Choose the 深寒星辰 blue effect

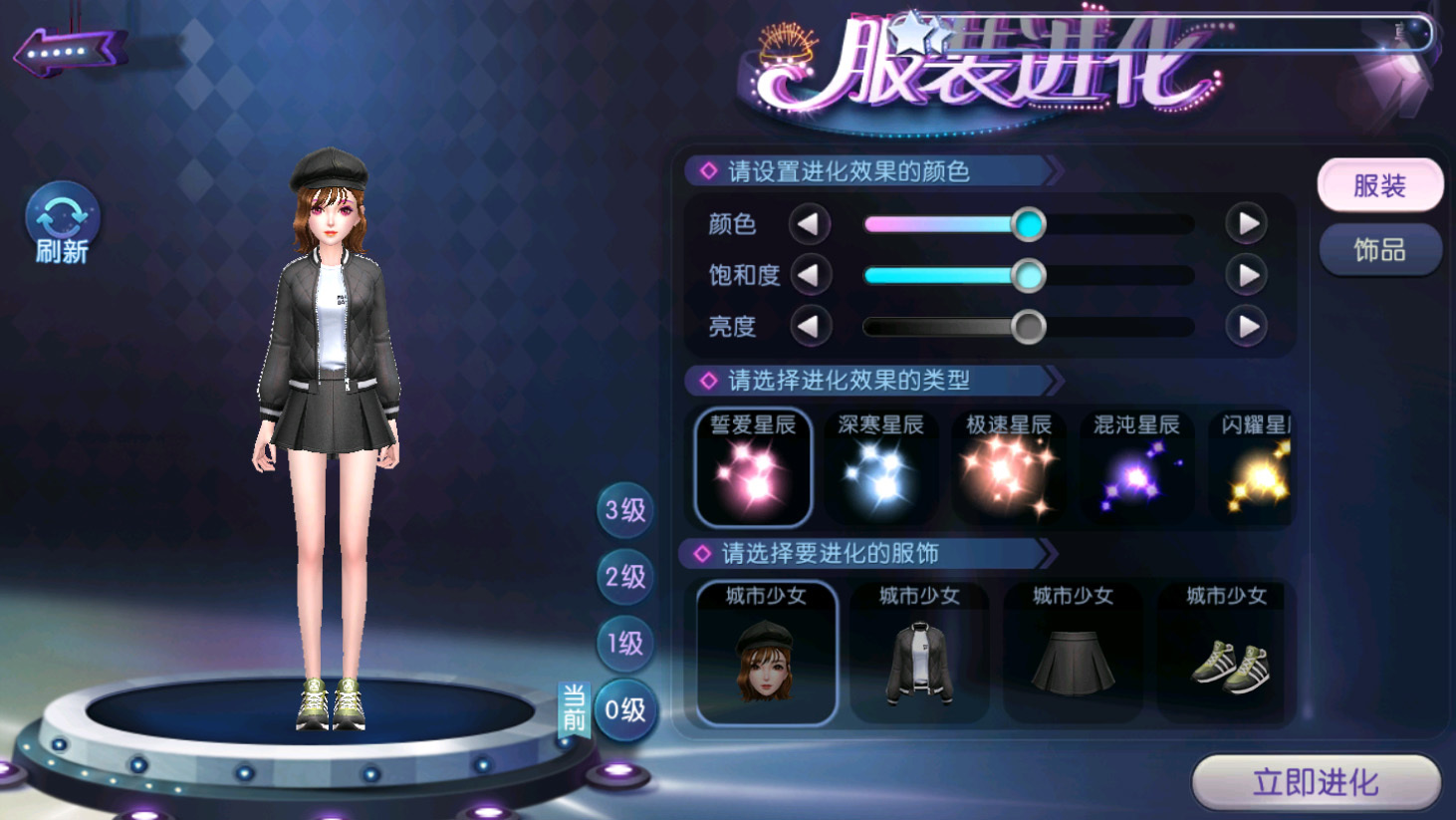click(x=880, y=467)
